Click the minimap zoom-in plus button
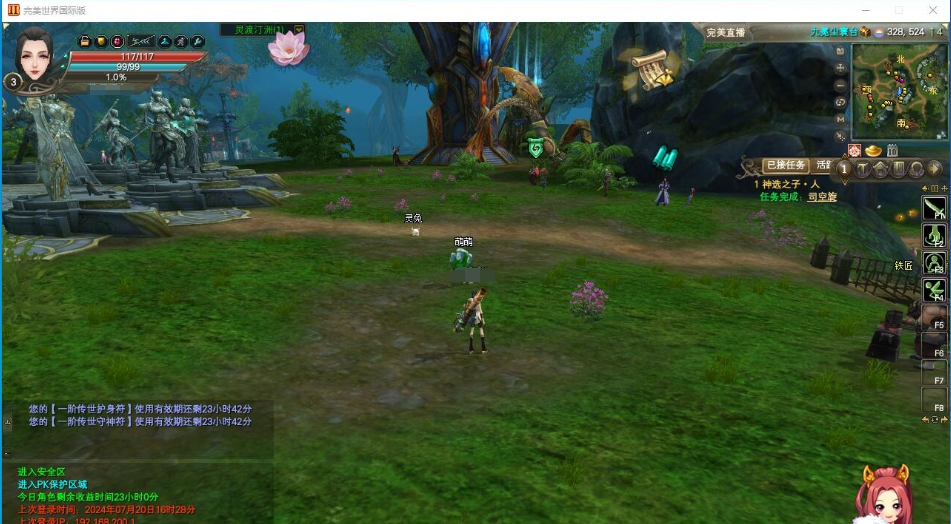Viewport: 951px width, 524px height. point(841,69)
